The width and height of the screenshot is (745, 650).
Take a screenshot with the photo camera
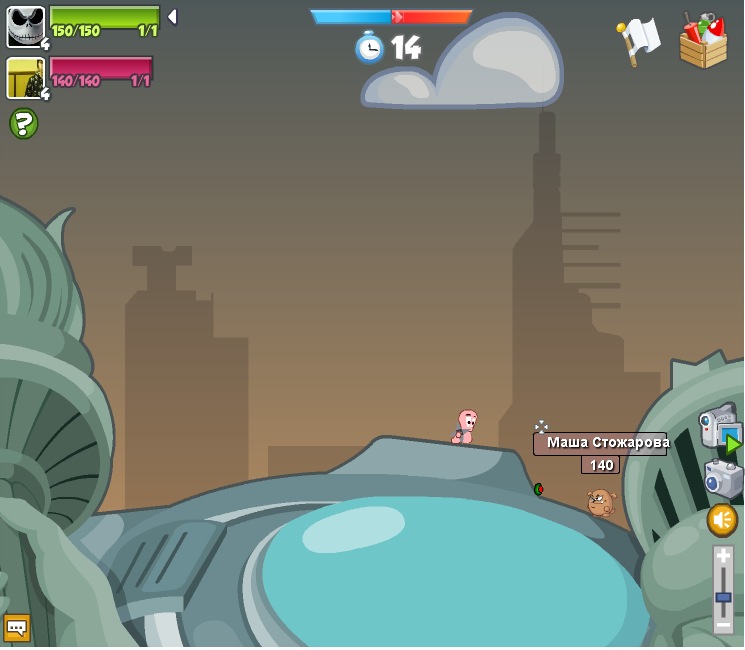point(723,478)
